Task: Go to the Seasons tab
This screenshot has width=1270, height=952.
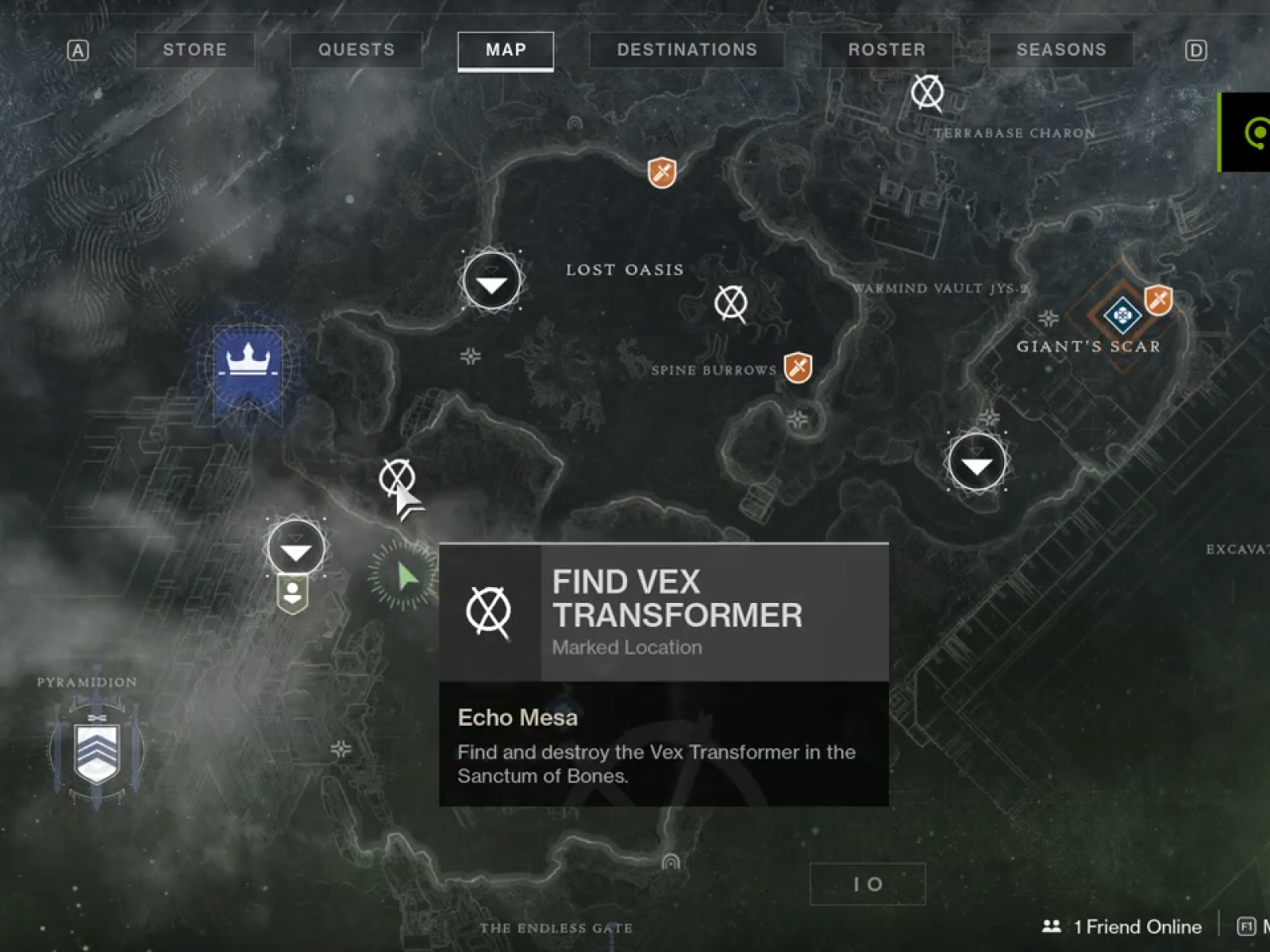Action: click(x=1061, y=50)
